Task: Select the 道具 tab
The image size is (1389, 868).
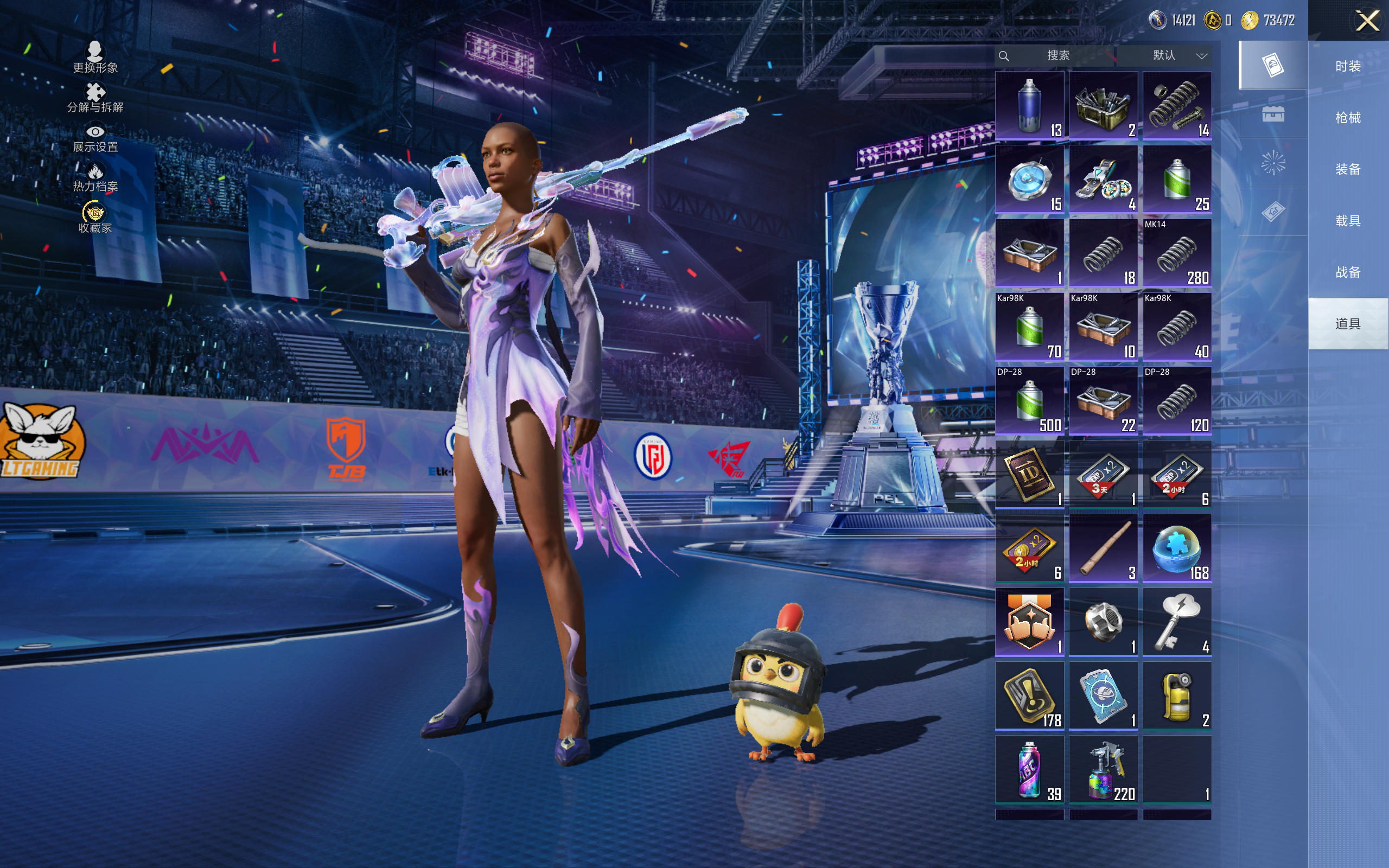Action: coord(1348,324)
